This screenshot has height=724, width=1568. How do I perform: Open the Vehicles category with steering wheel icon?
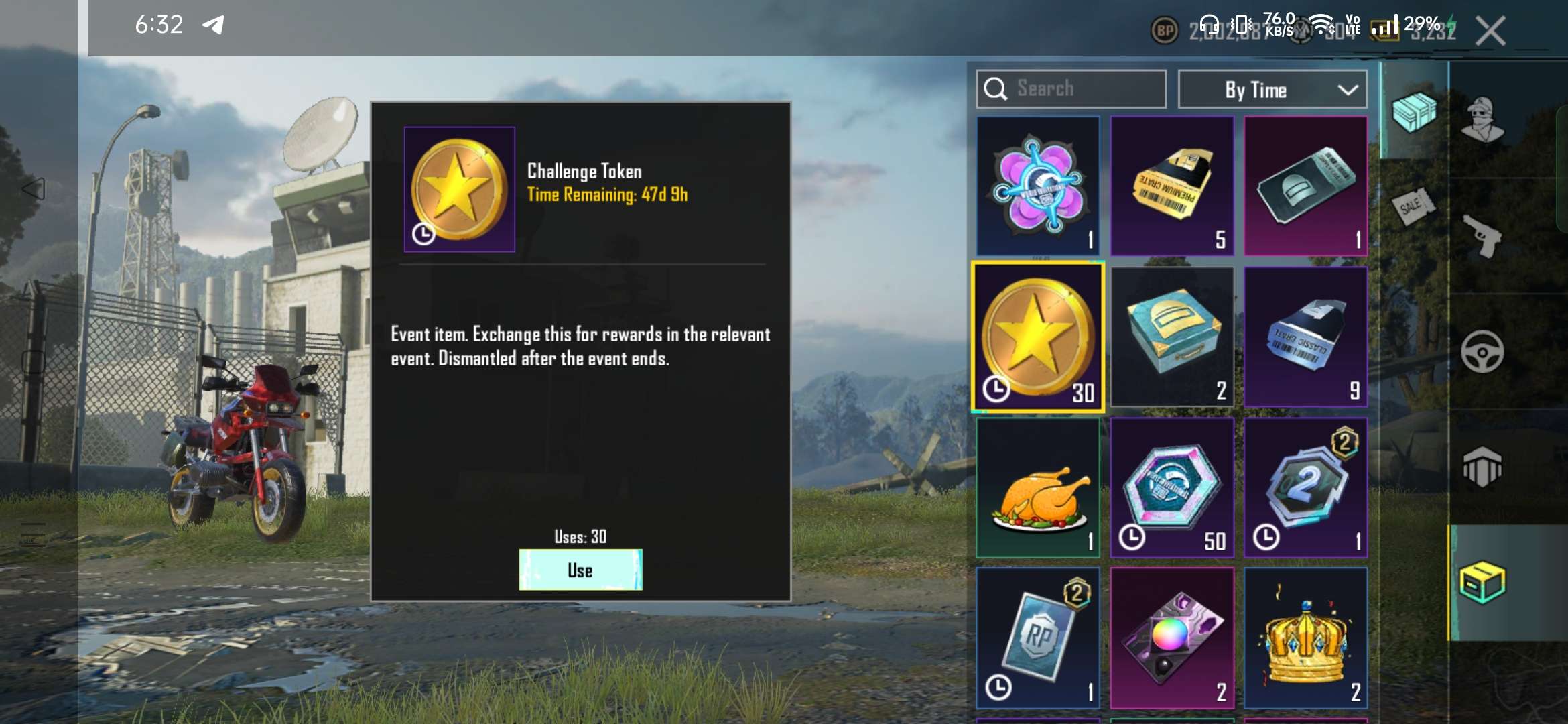point(1482,351)
